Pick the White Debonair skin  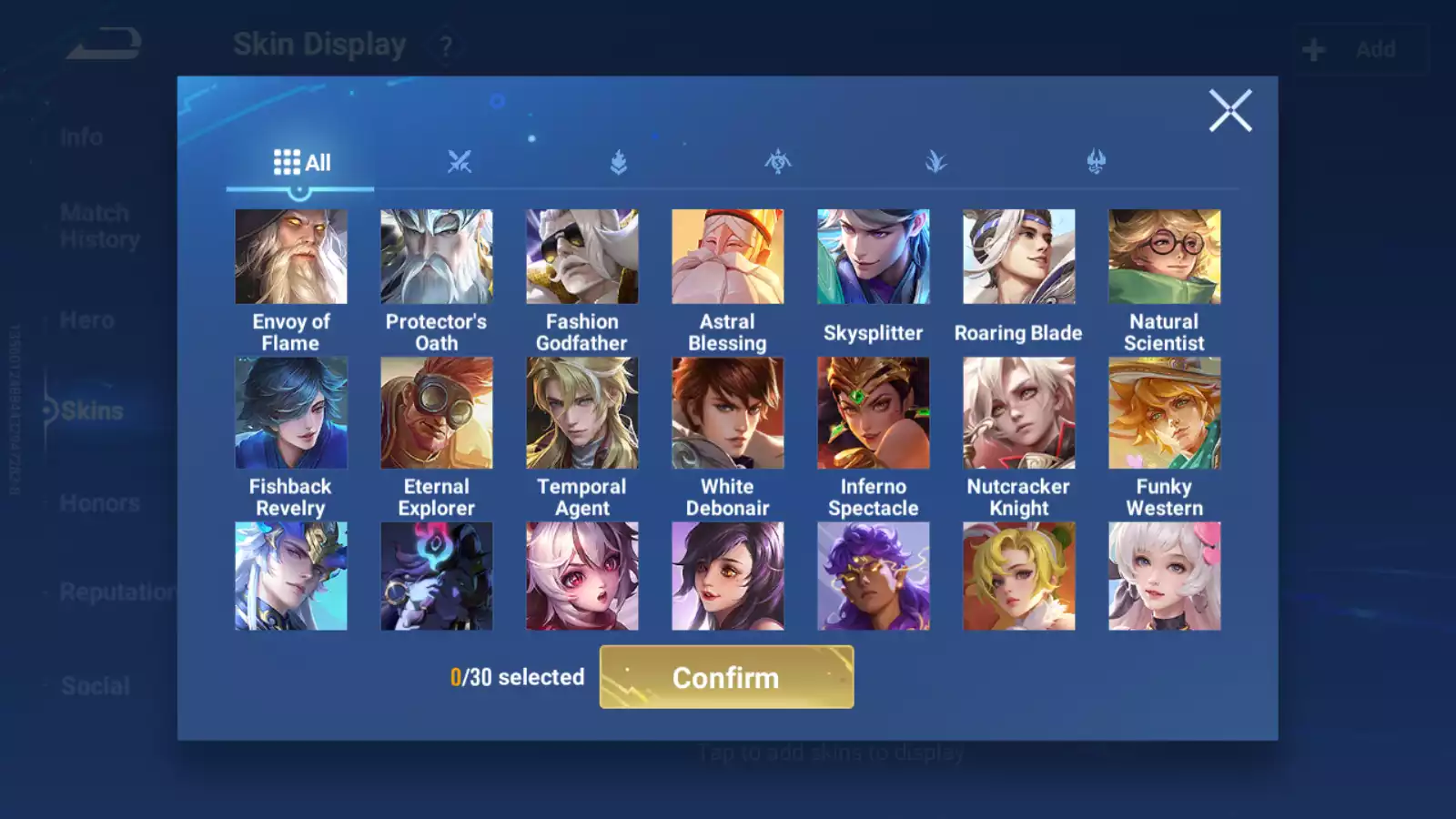pos(728,413)
